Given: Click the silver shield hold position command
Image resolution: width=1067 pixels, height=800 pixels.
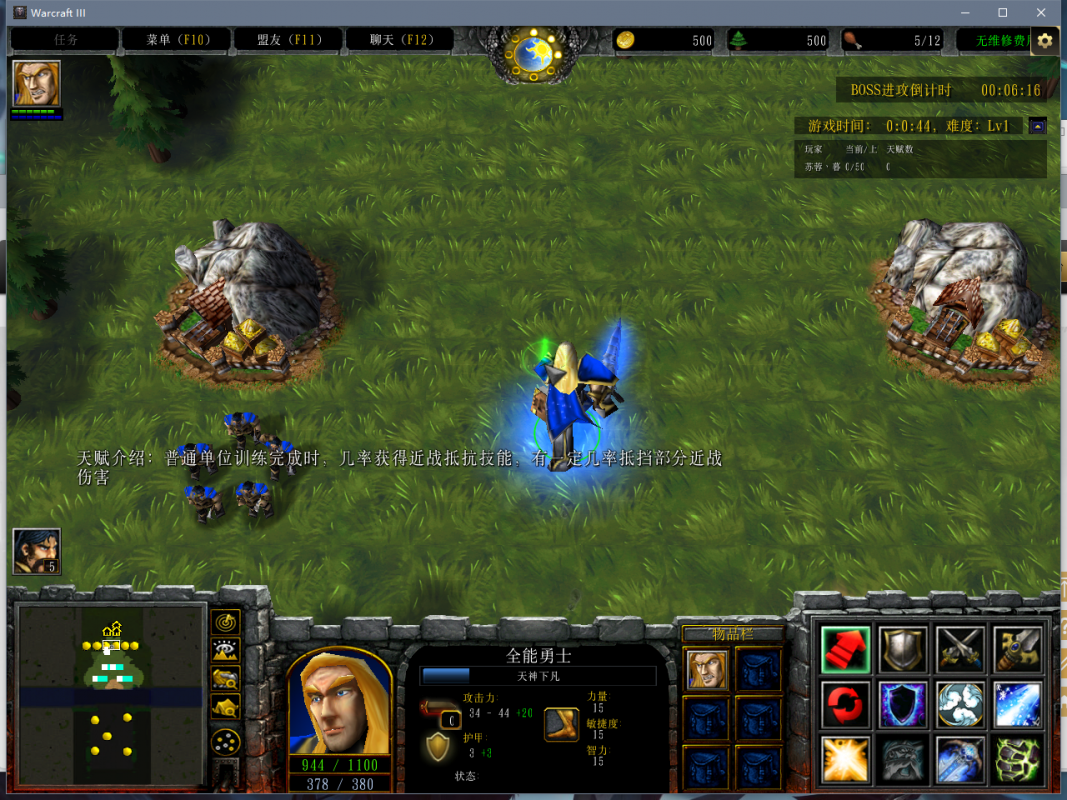Looking at the screenshot, I should click(x=903, y=649).
